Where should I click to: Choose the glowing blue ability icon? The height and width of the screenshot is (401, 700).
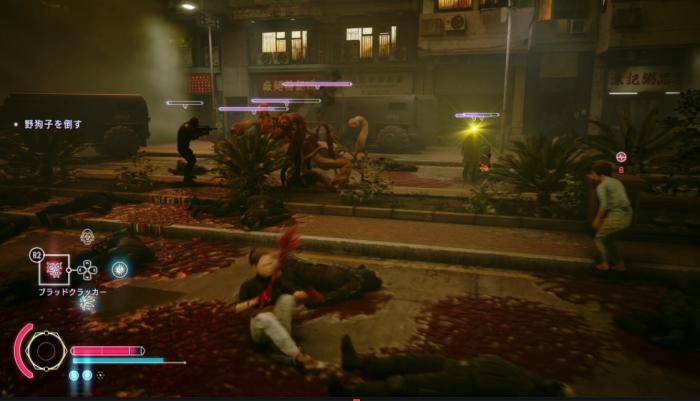[119, 269]
